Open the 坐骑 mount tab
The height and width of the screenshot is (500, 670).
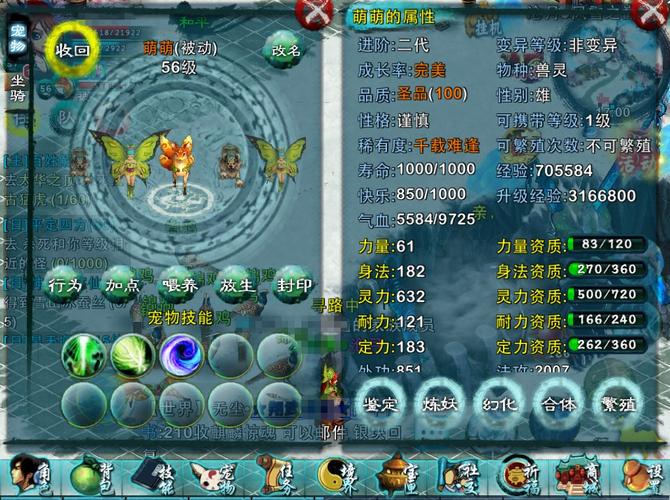pyautogui.click(x=17, y=89)
